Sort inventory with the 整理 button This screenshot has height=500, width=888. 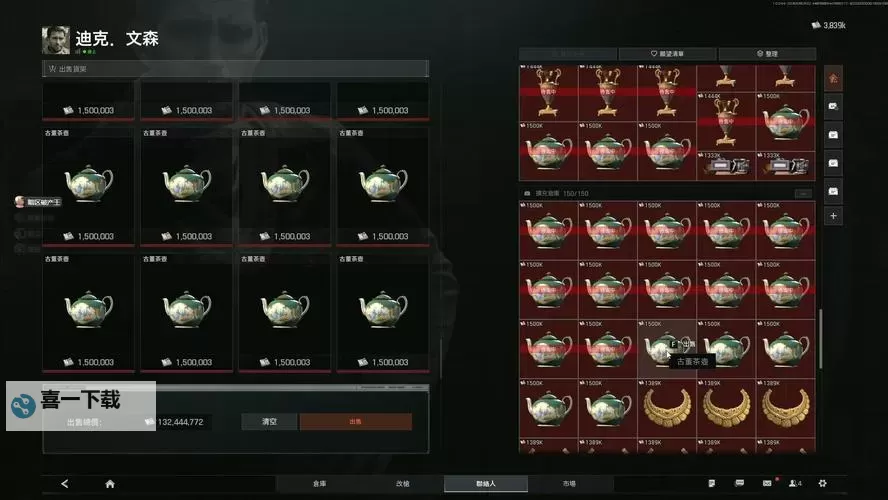click(766, 54)
